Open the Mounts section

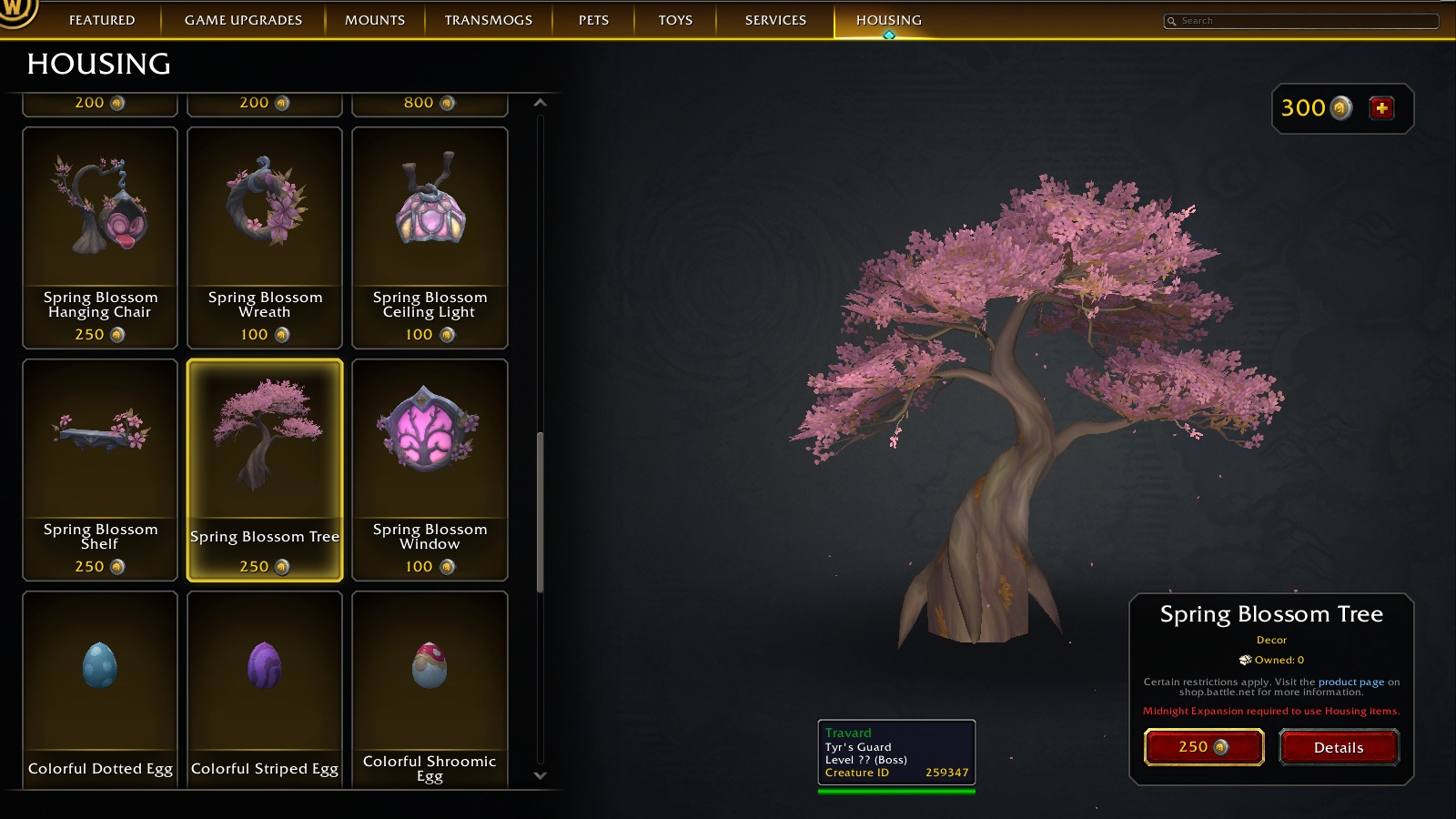pyautogui.click(x=373, y=19)
